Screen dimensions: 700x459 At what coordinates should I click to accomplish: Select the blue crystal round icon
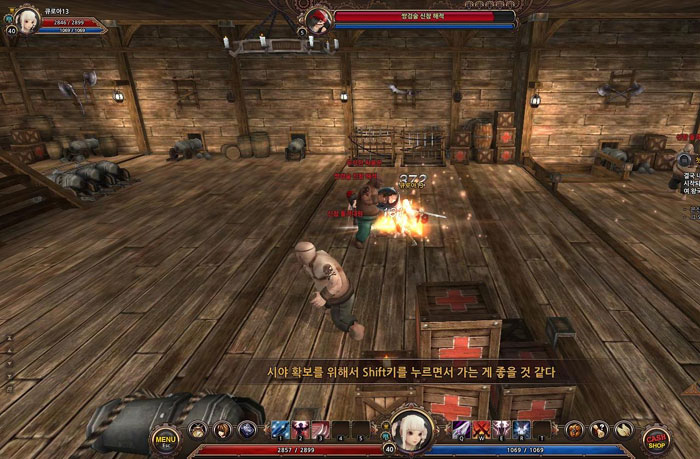246,430
